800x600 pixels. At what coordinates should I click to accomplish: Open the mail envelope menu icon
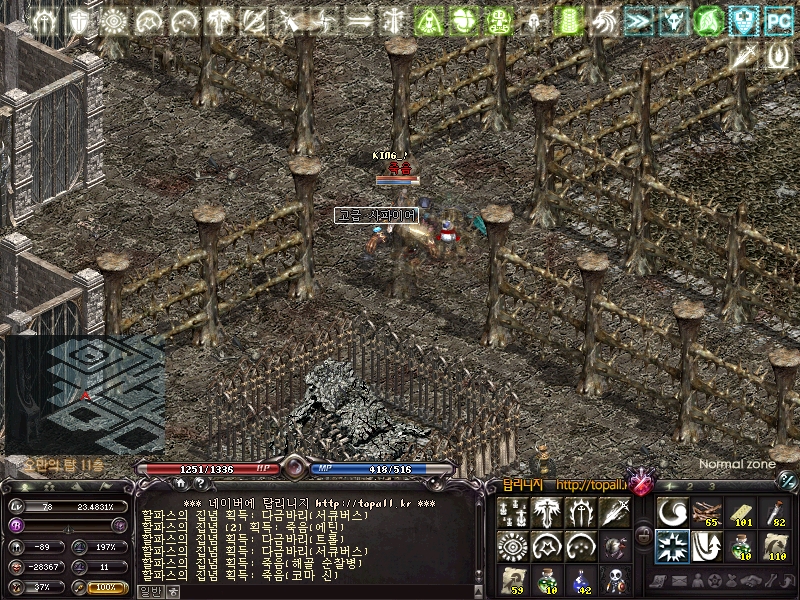[x=678, y=582]
